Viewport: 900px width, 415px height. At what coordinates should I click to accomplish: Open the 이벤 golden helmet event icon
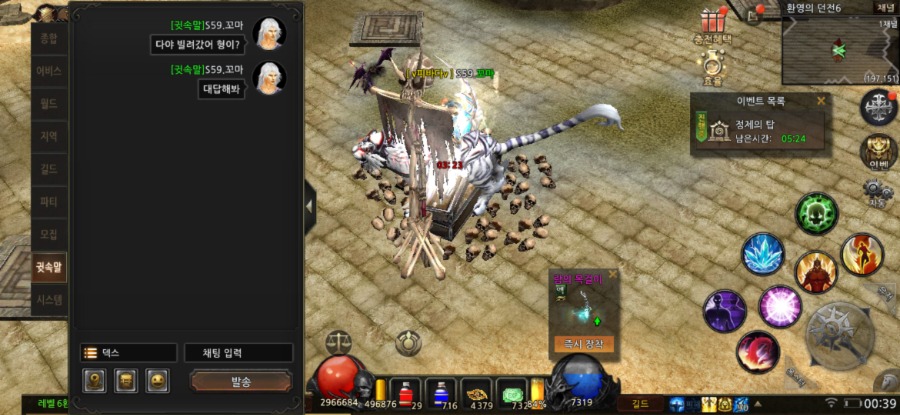[x=878, y=151]
